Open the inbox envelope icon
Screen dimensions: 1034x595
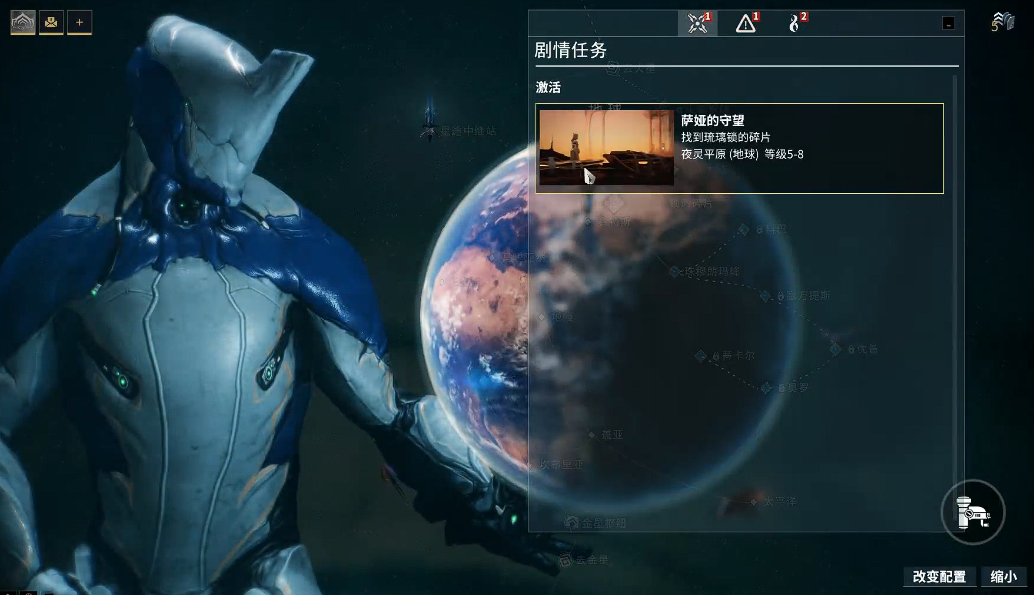pos(51,22)
